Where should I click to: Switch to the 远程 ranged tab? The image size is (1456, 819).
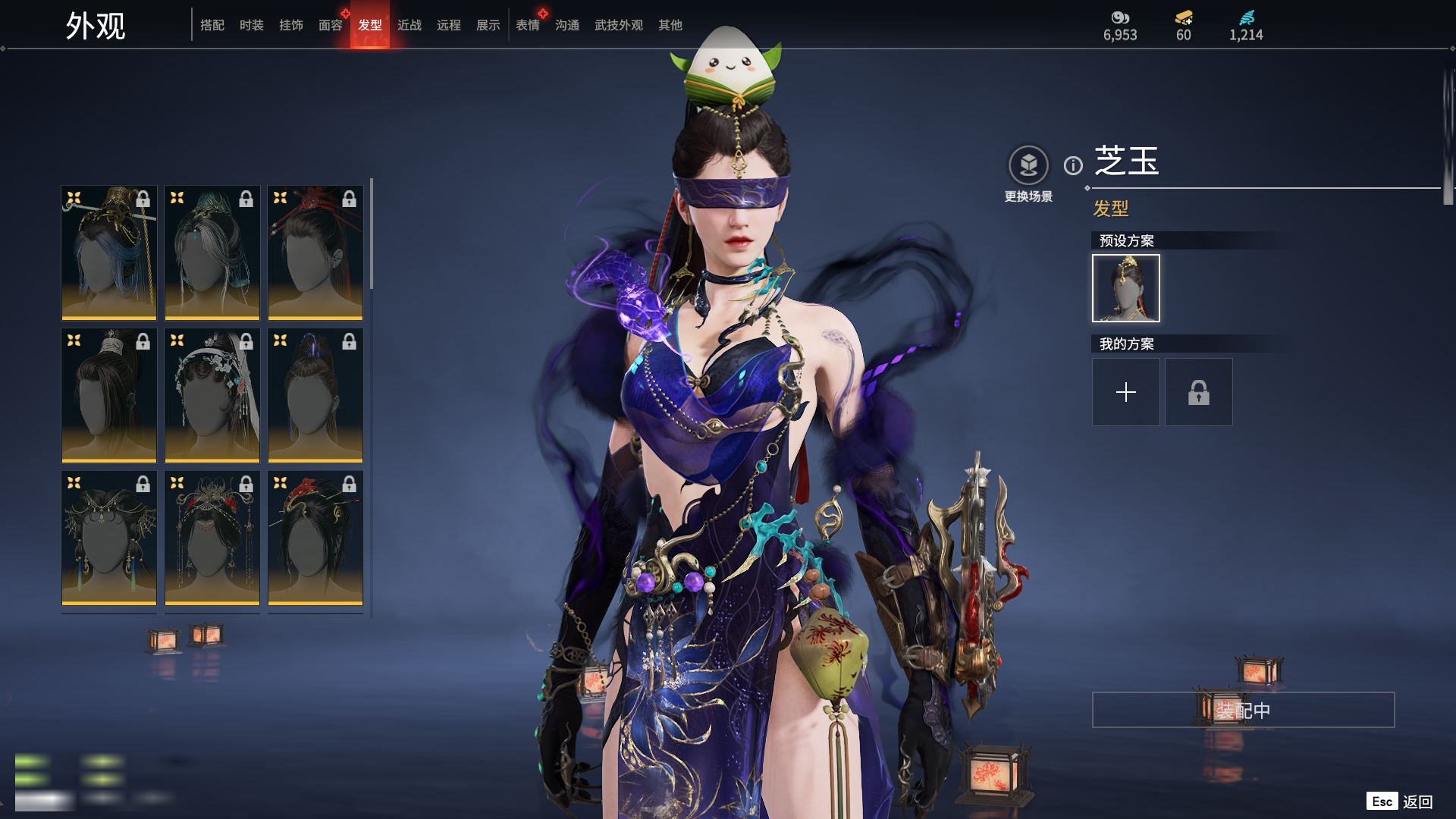[449, 25]
